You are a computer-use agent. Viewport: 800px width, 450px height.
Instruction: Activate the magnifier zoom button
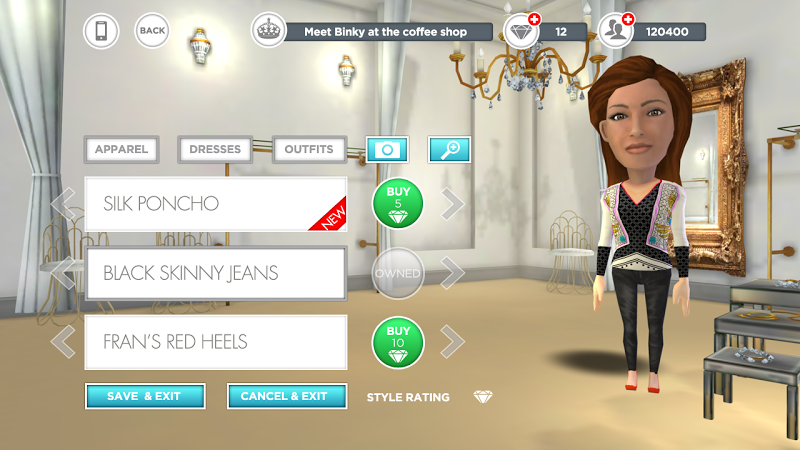450,150
